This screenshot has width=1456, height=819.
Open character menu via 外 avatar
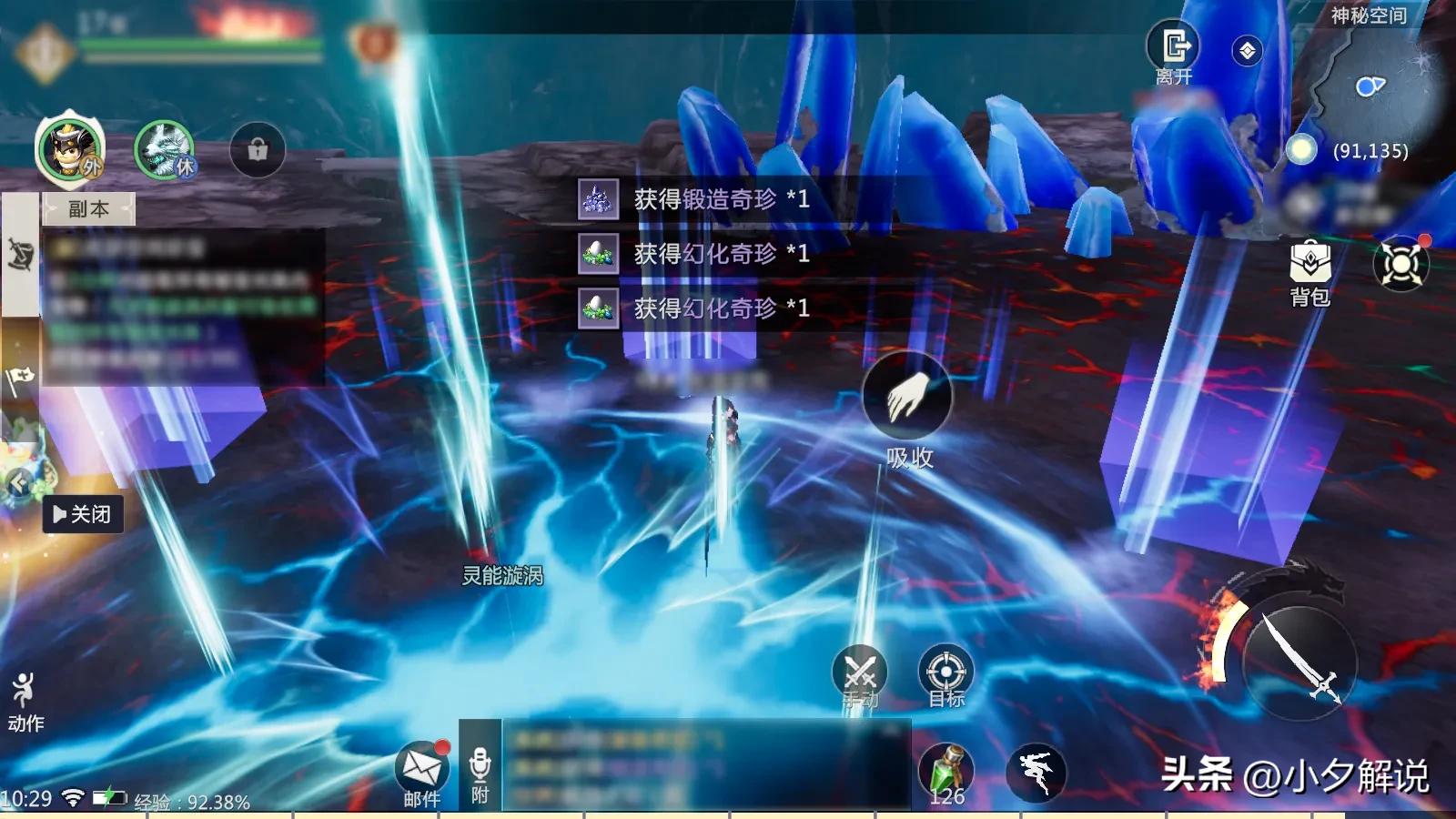68,148
